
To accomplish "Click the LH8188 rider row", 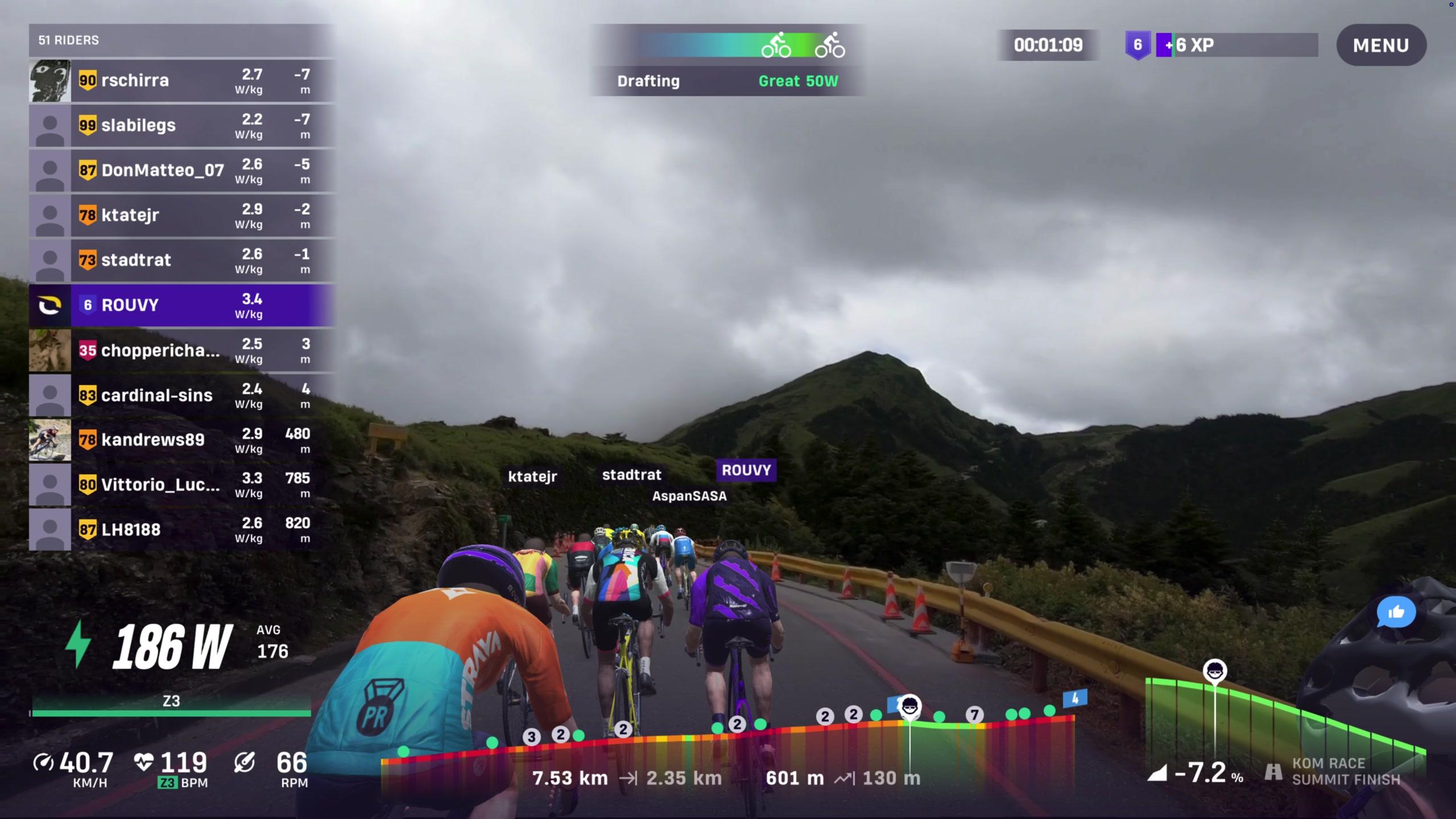I will [x=182, y=530].
